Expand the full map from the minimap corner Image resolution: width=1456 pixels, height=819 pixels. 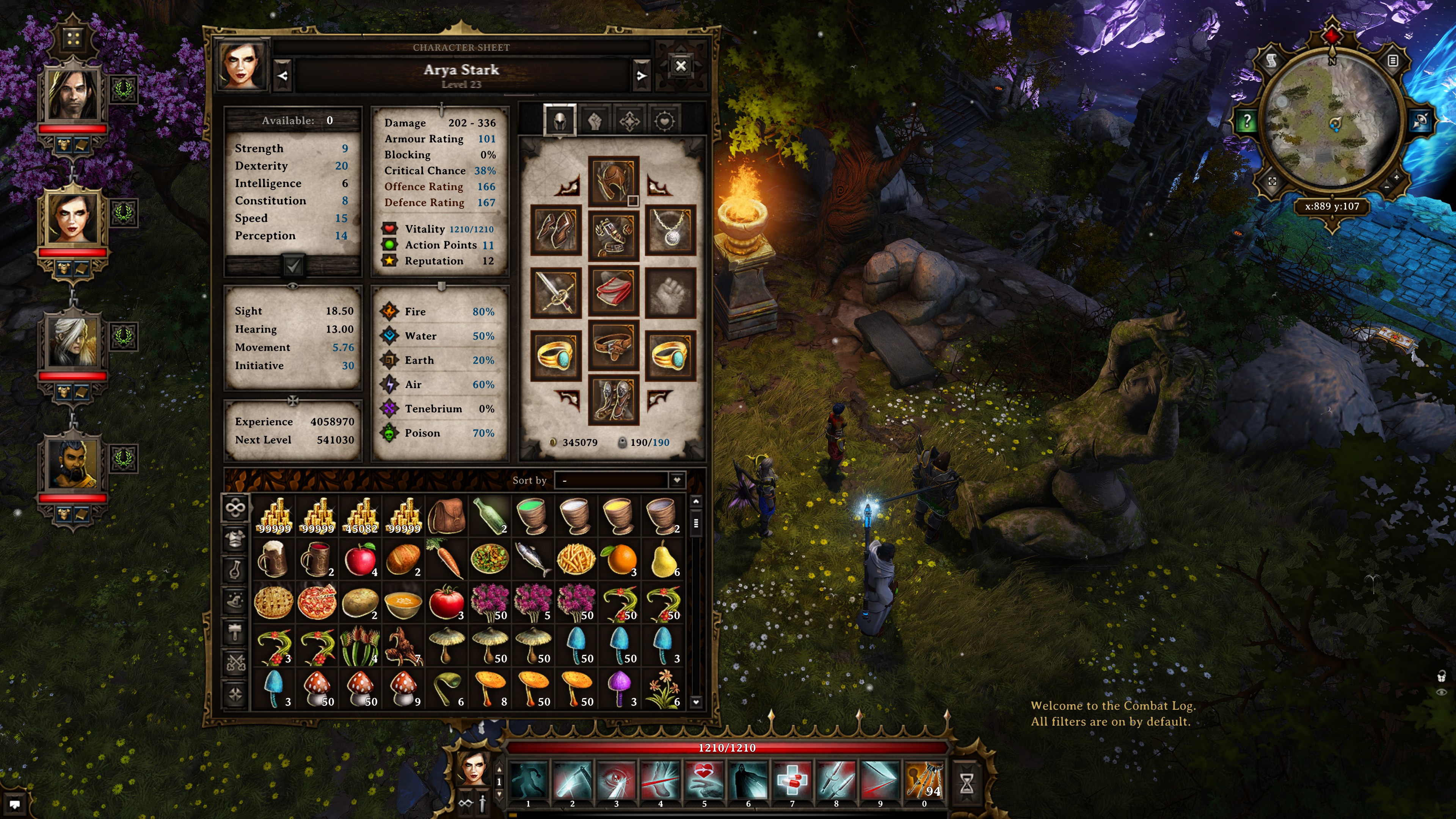coord(1273,182)
